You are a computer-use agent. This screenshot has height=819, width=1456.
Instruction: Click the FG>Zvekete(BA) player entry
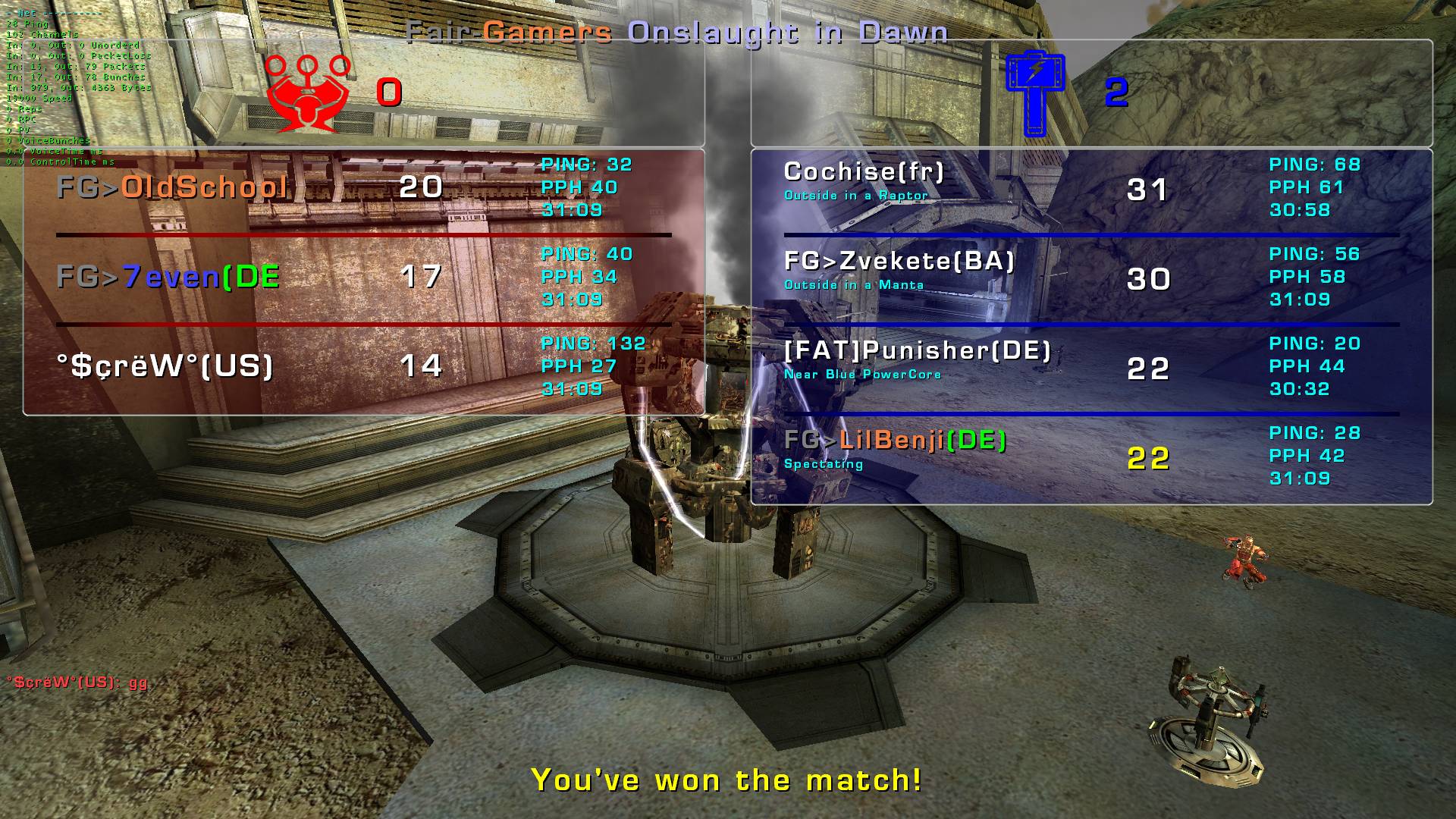pyautogui.click(x=899, y=262)
